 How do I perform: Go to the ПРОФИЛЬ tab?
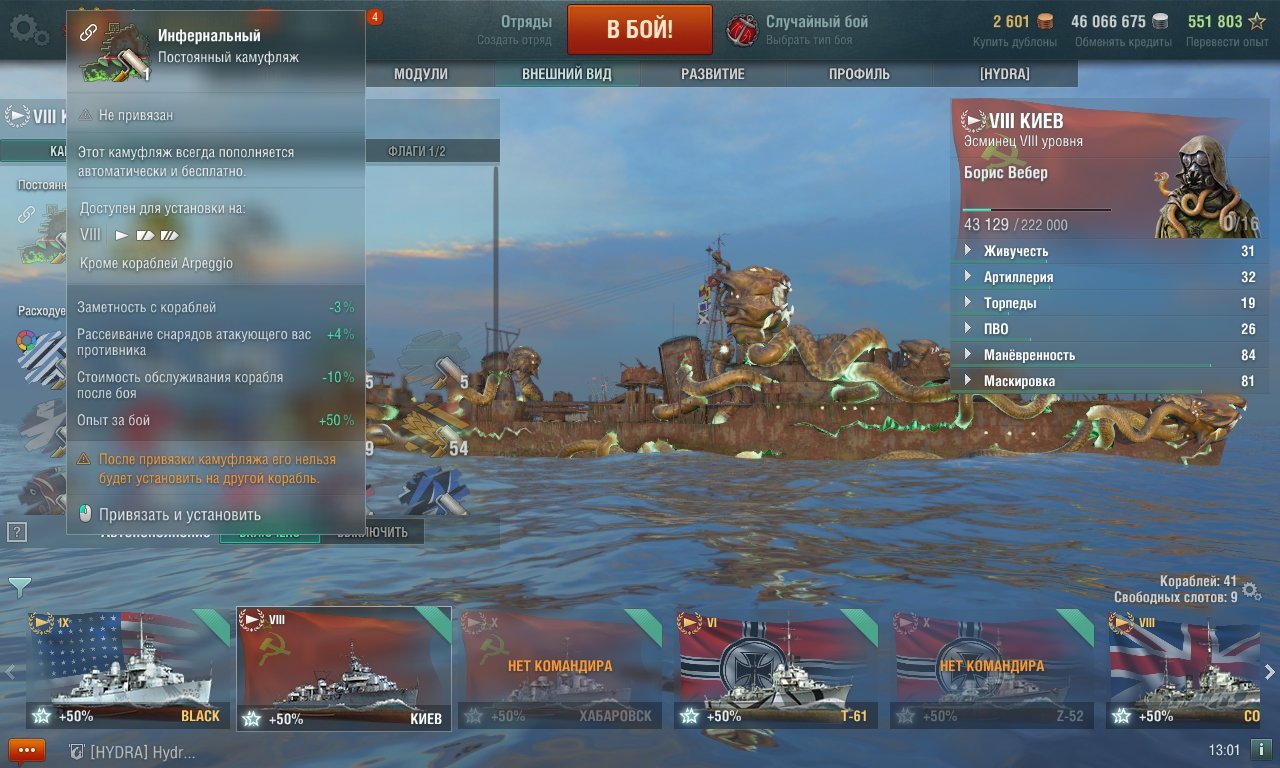click(858, 74)
